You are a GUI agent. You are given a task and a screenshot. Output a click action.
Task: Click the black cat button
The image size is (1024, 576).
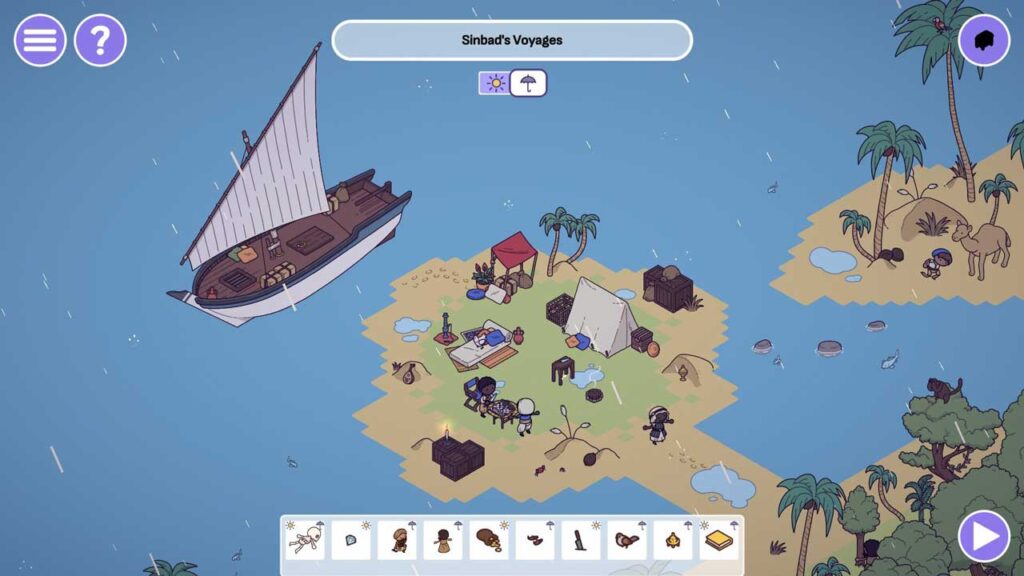coord(984,41)
